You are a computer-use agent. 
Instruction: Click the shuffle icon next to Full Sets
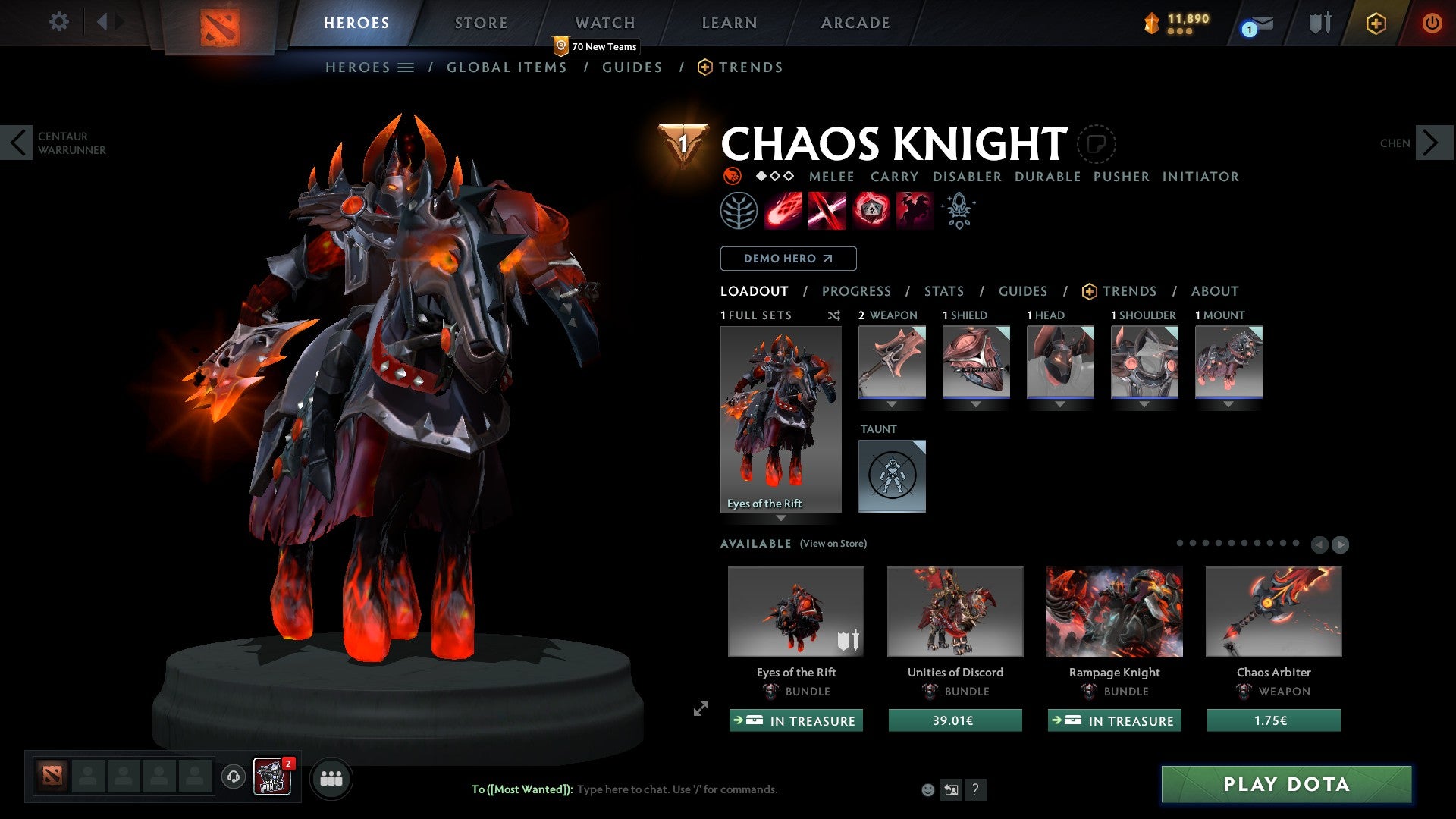834,315
